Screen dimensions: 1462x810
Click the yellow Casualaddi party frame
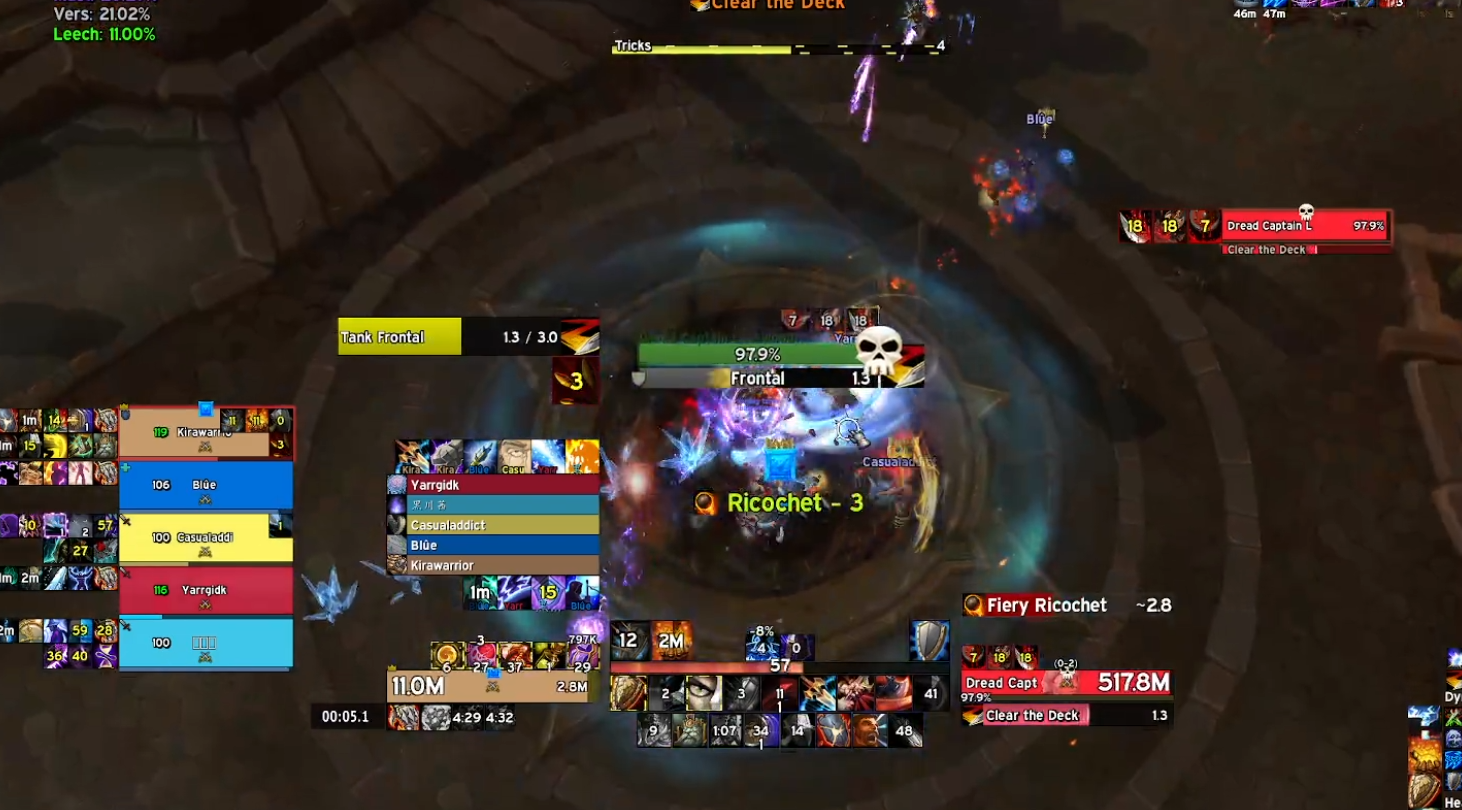(x=205, y=538)
